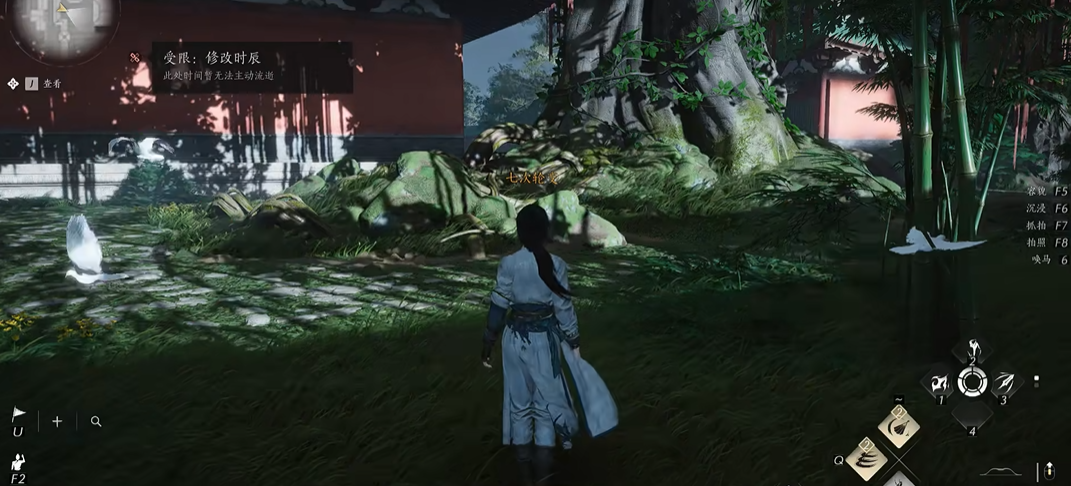Click the white flag icon
1071x486 pixels.
click(18, 414)
